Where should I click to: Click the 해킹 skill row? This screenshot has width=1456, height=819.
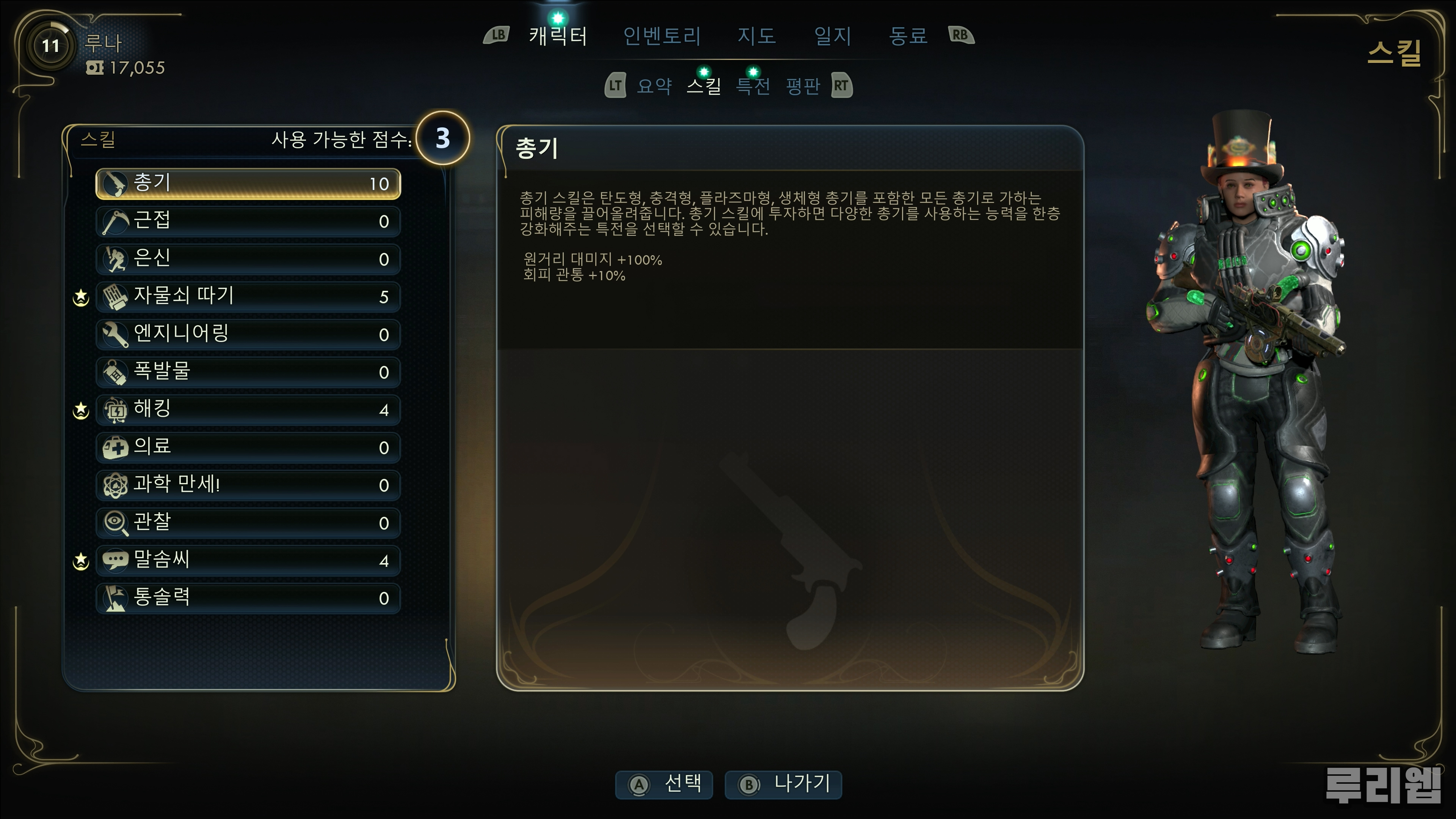click(248, 410)
